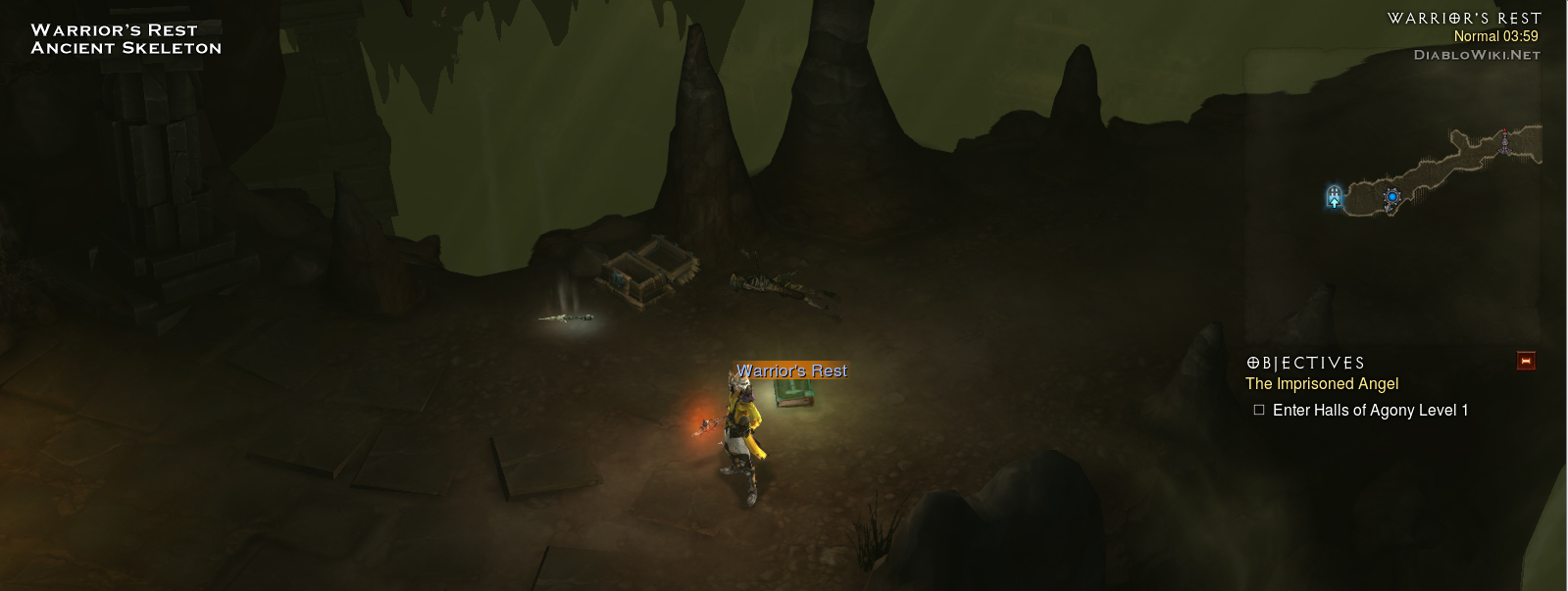Pick up the labeled Warrior's Rest lore book
The image size is (1568, 591).
click(794, 391)
